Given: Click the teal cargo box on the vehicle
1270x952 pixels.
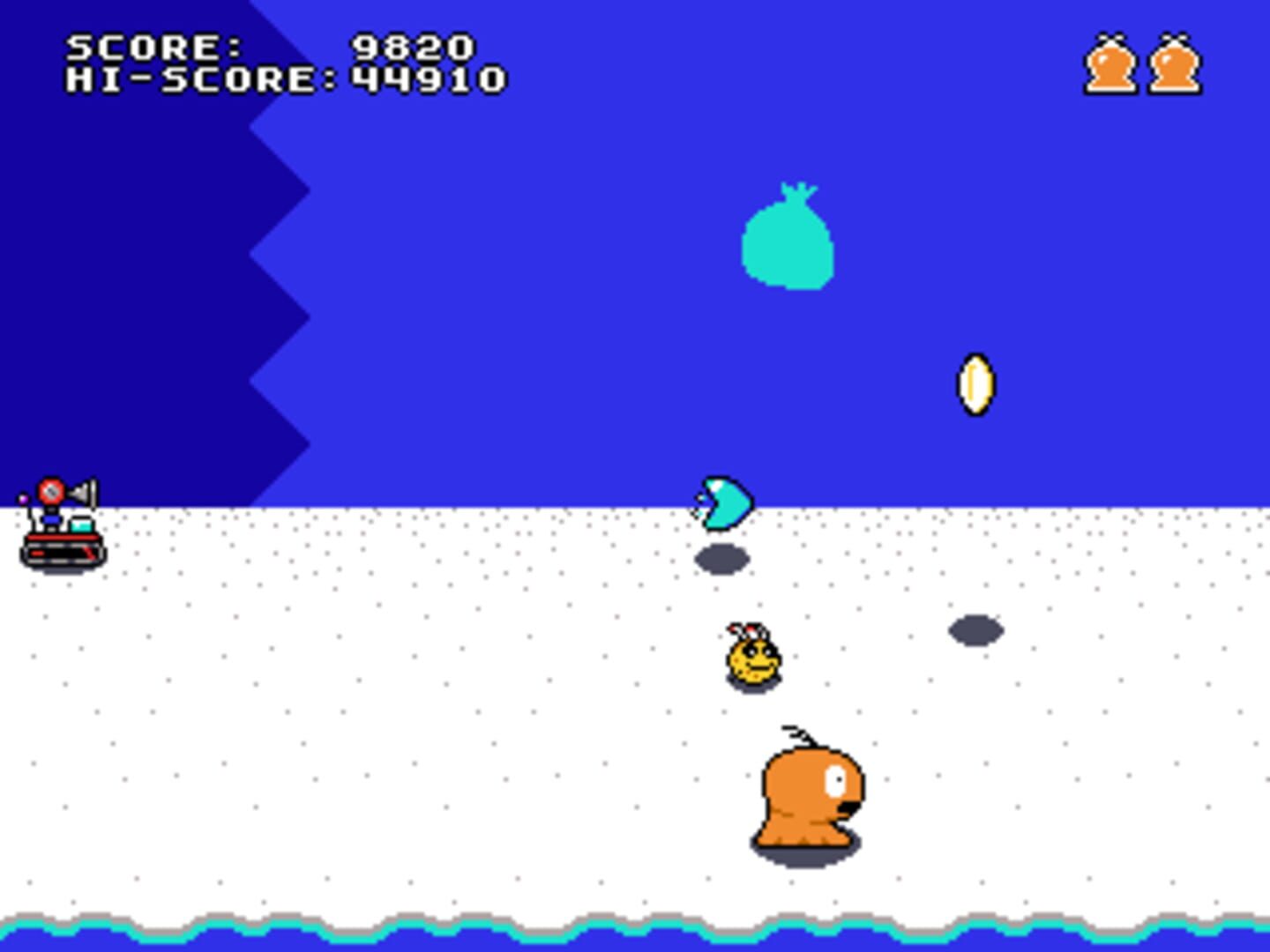Looking at the screenshot, I should (81, 525).
